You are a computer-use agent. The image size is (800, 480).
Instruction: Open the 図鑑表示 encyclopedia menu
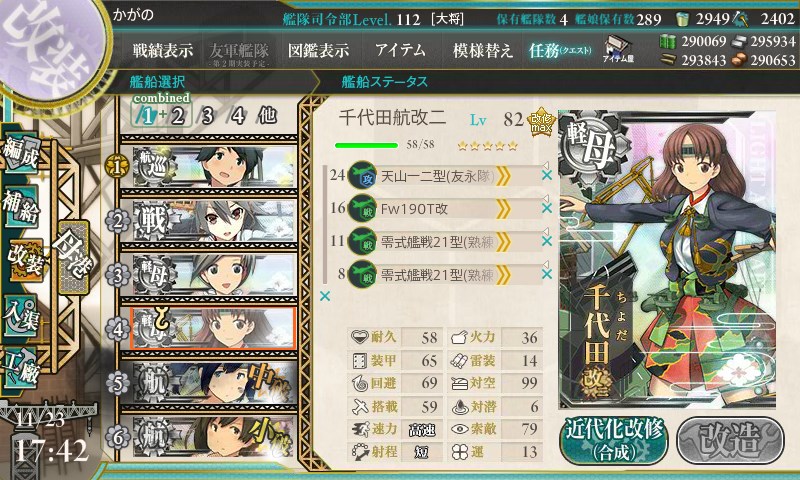pos(318,50)
